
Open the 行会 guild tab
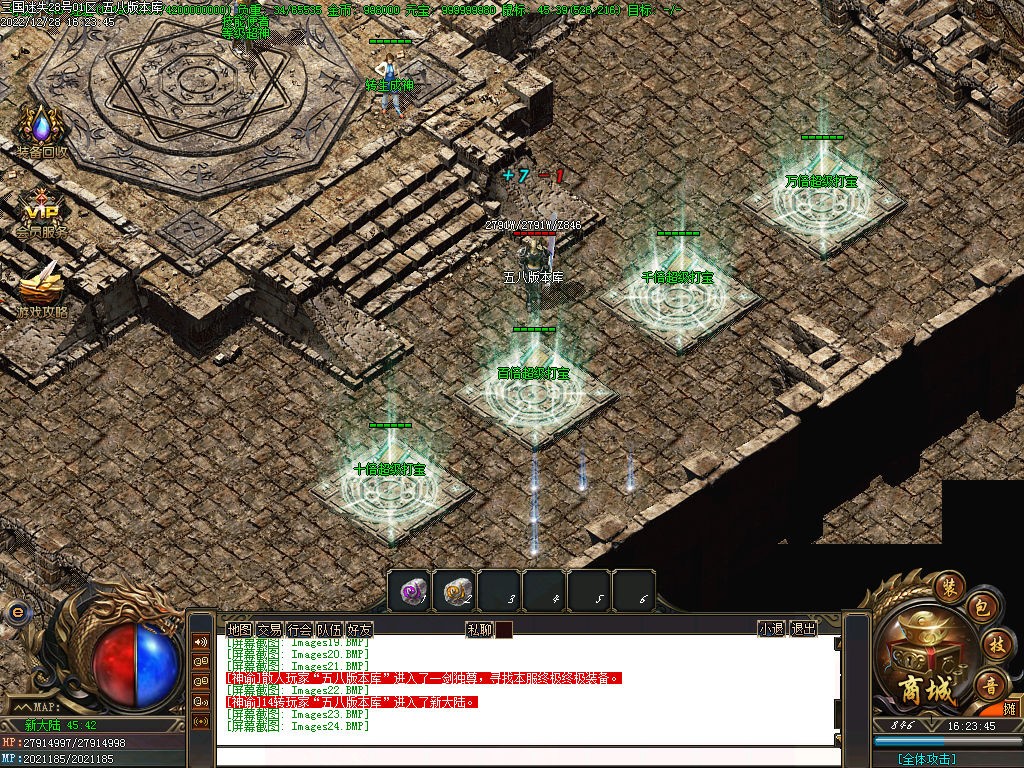[299, 630]
